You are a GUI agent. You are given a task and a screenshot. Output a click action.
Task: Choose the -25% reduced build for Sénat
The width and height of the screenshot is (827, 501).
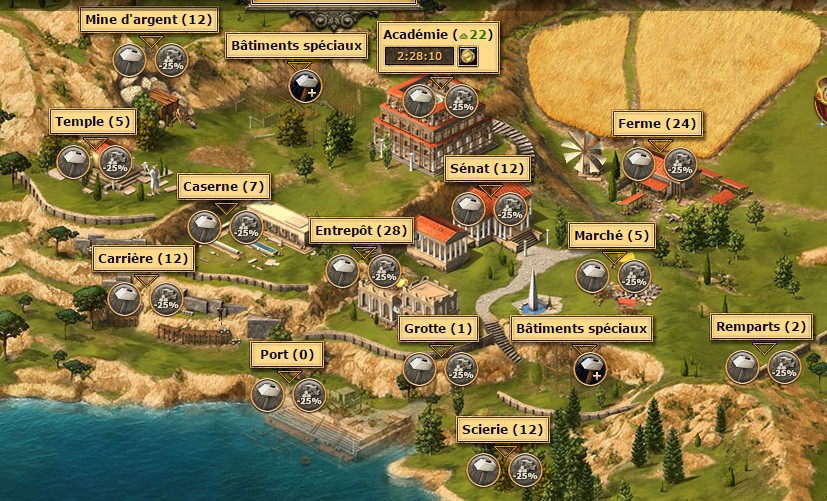pos(509,208)
